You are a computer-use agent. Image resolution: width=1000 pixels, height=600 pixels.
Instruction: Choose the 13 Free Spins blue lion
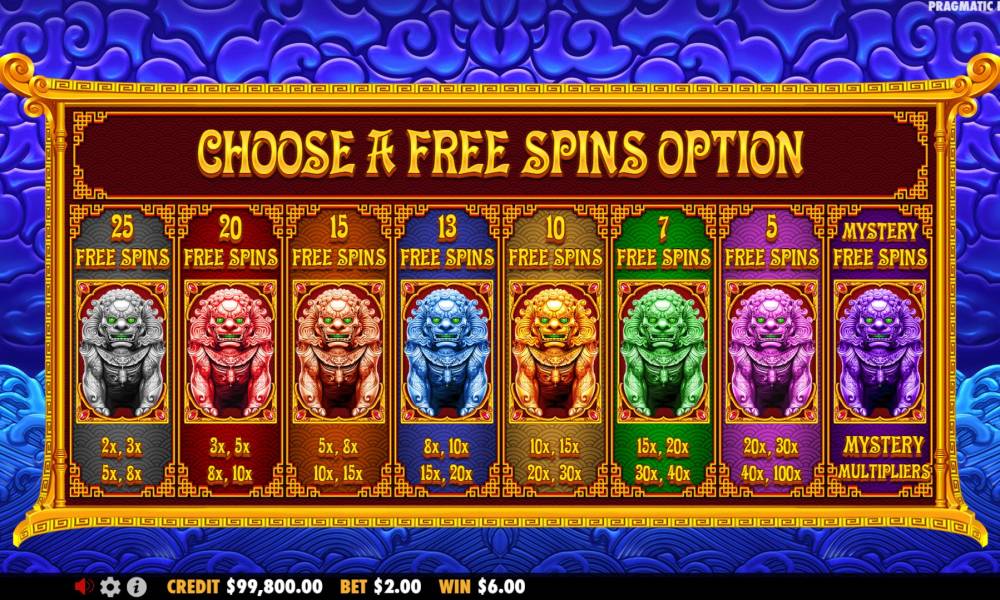[446, 350]
